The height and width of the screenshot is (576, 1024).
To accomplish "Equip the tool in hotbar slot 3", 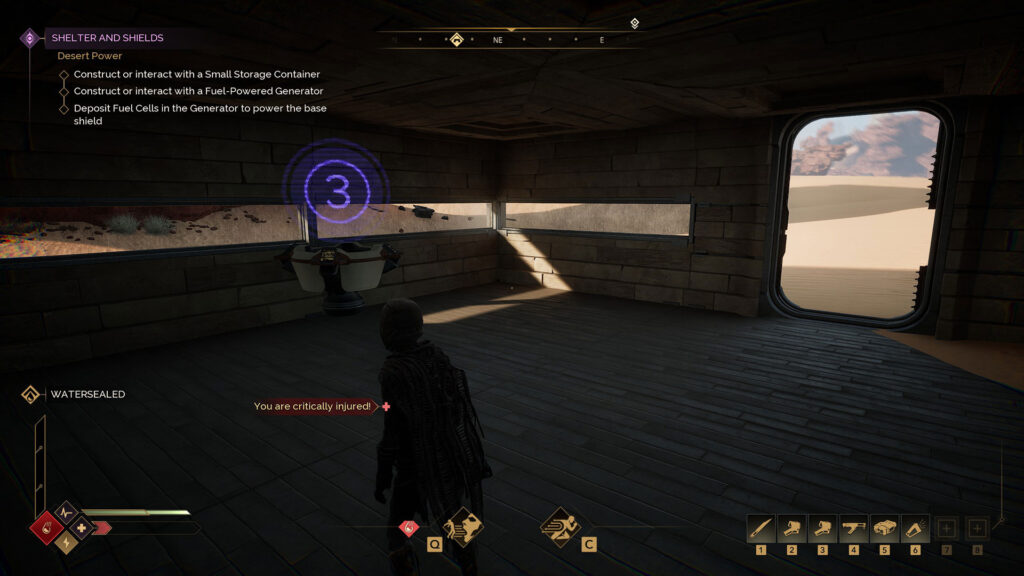I will (x=823, y=527).
